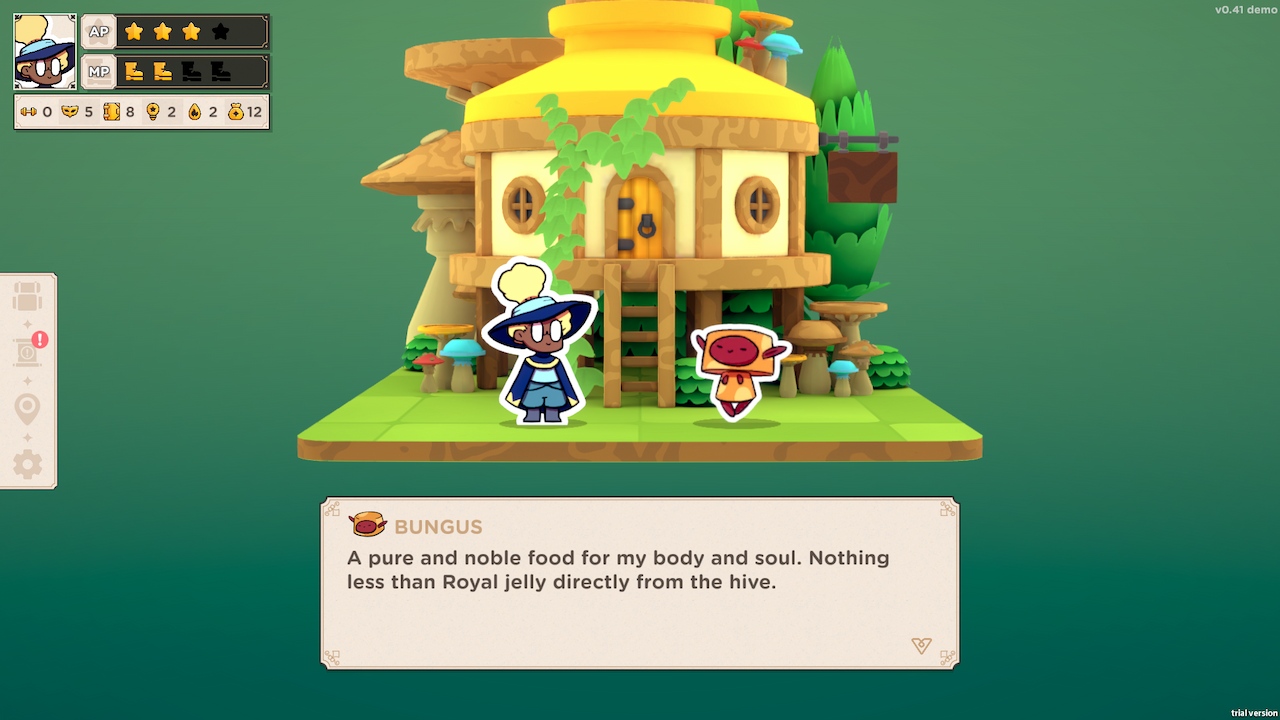Select the map pin location icon

coord(27,406)
